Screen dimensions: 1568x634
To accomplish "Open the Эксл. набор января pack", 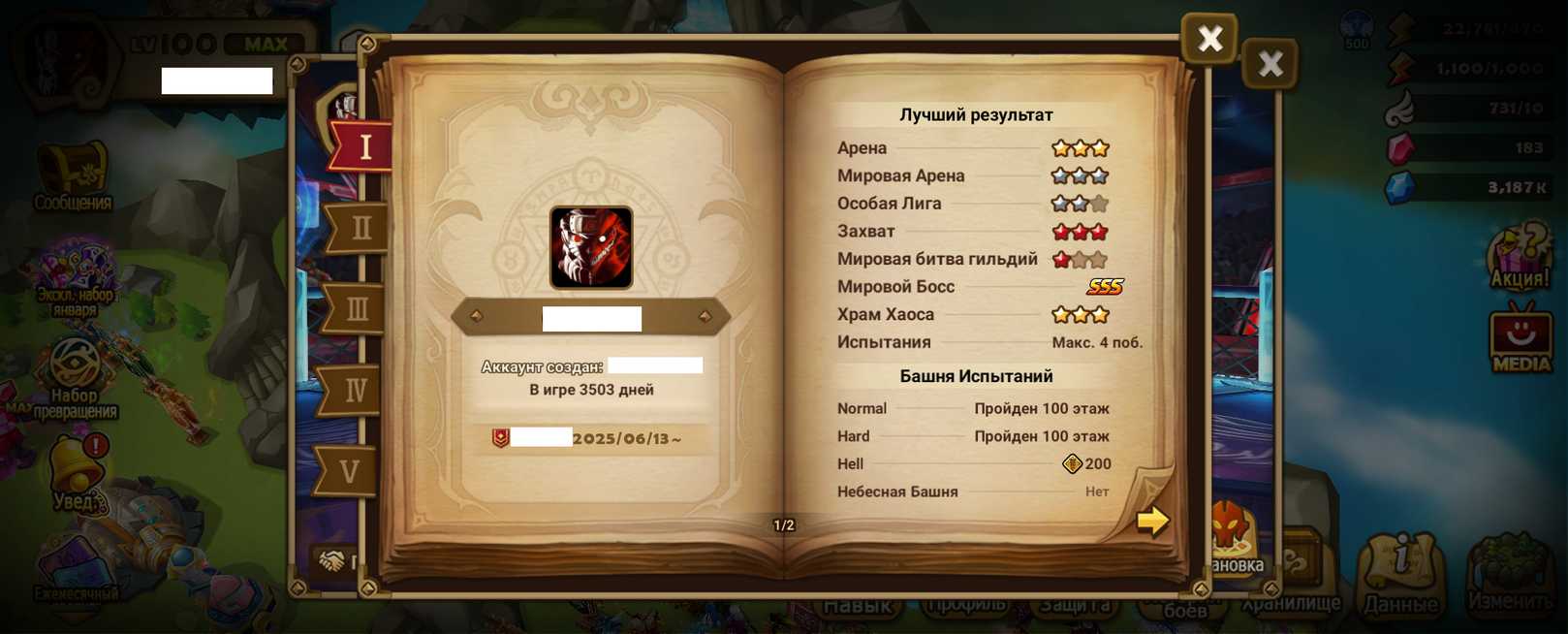I will click(75, 278).
